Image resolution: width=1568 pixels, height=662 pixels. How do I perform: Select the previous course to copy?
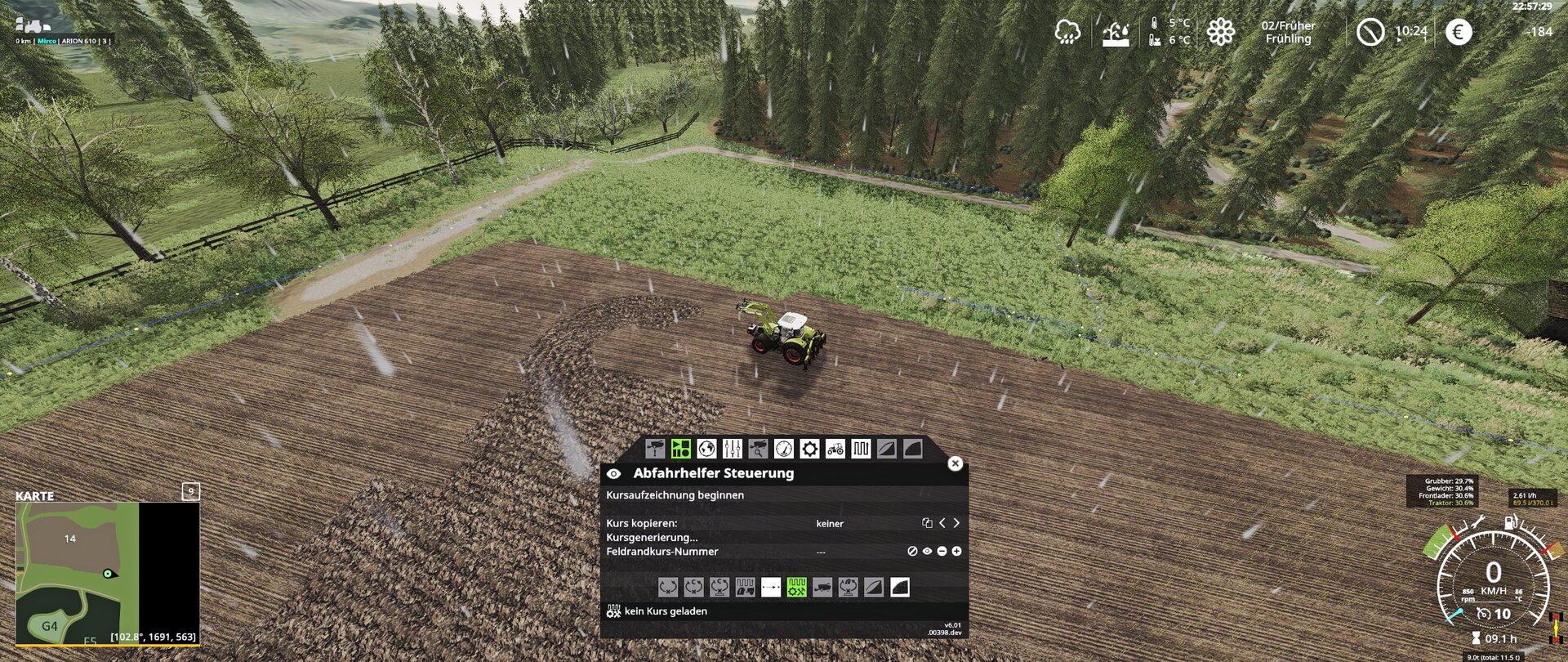click(x=942, y=523)
